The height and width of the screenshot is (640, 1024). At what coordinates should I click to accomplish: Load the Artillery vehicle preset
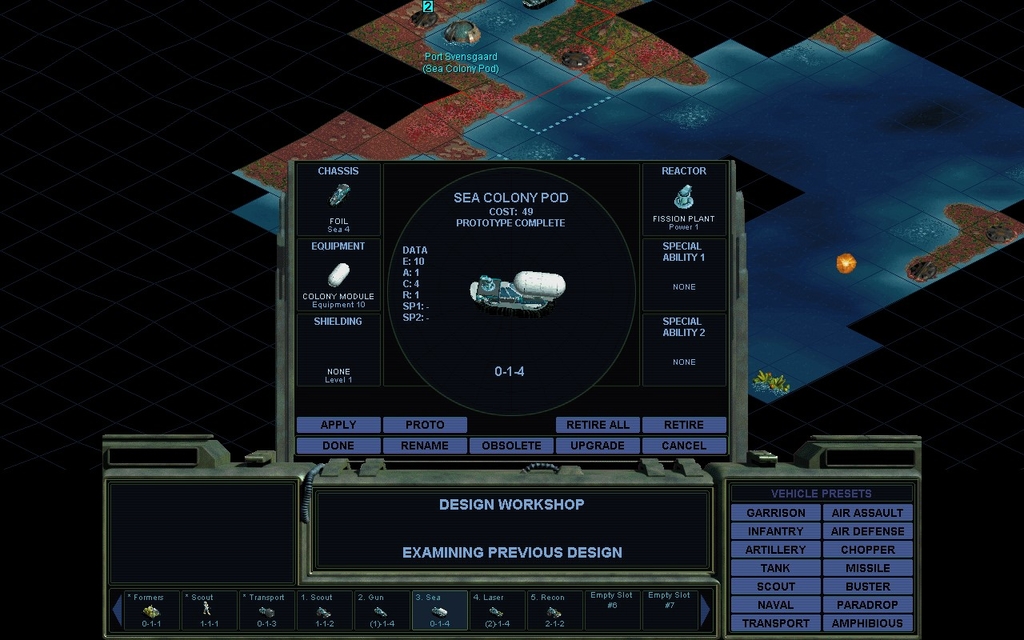tap(775, 550)
